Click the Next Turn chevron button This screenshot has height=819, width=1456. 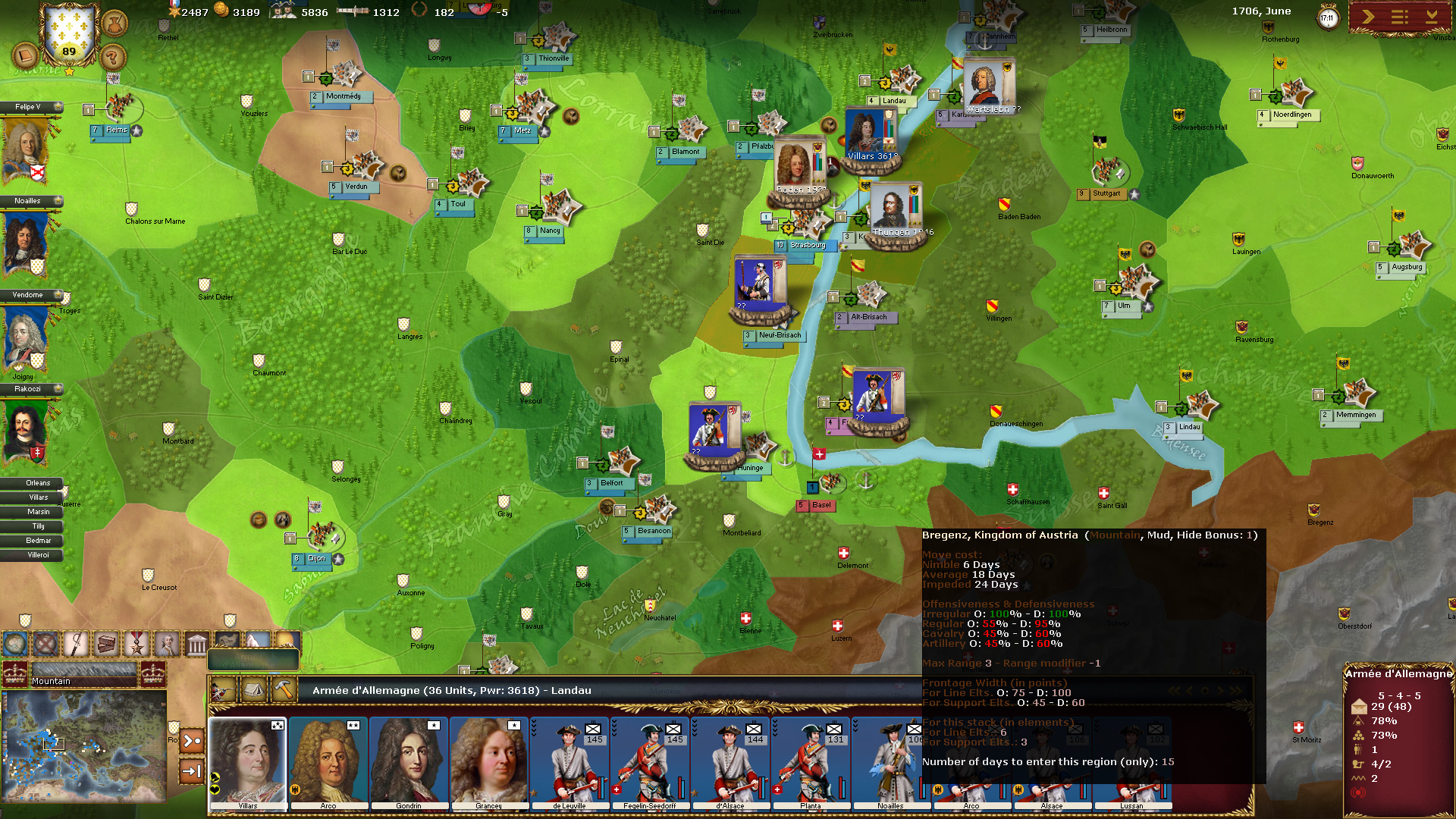(x=1370, y=17)
